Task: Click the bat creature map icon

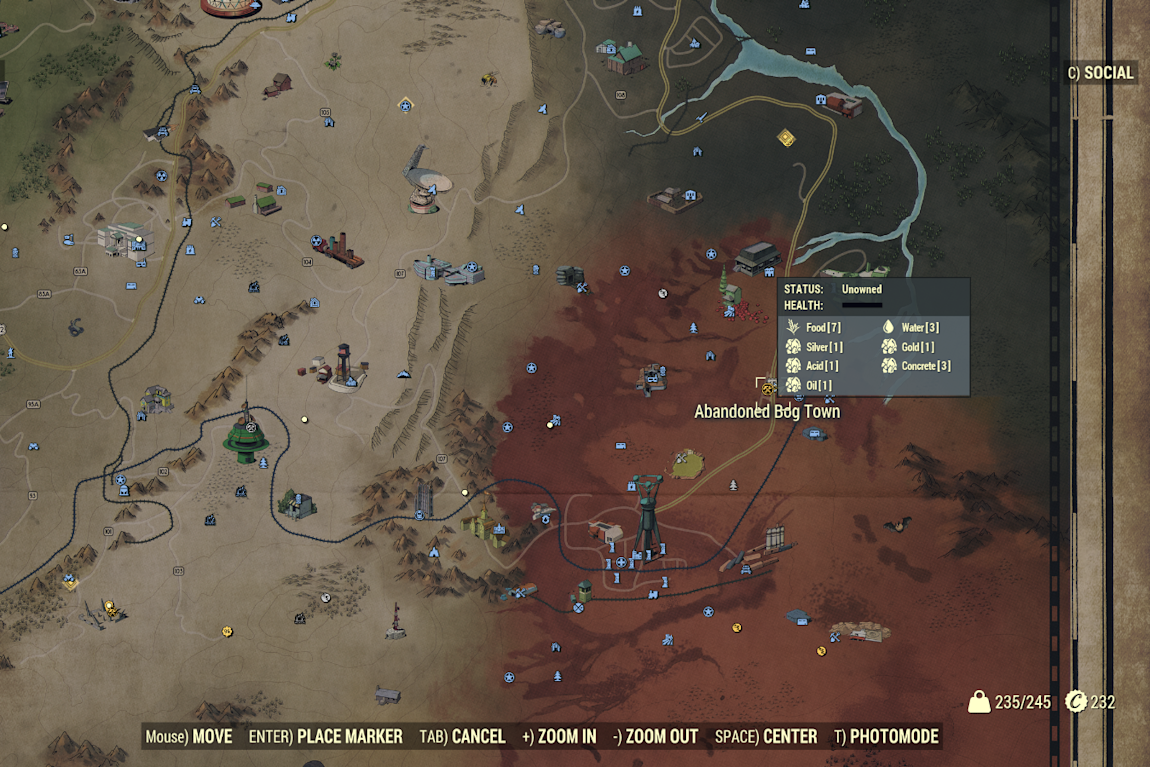Action: pos(896,524)
